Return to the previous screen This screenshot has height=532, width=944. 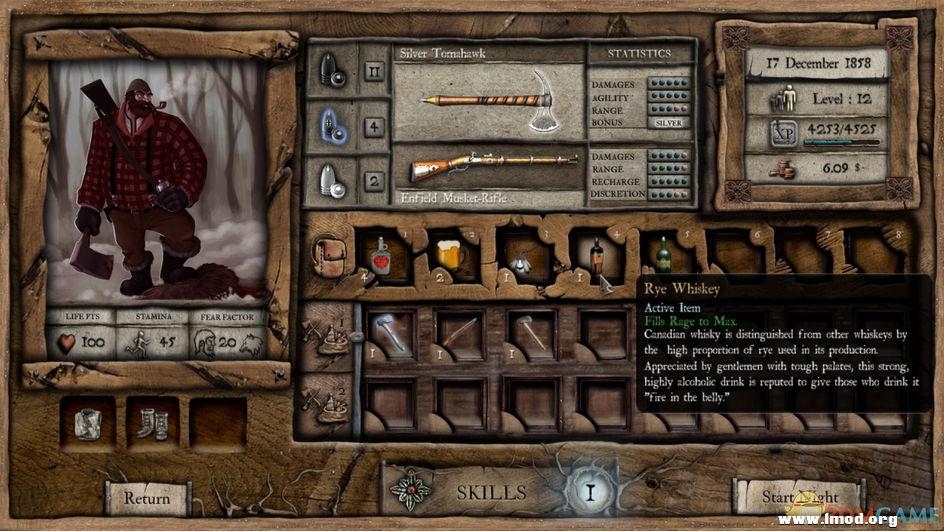(x=146, y=497)
